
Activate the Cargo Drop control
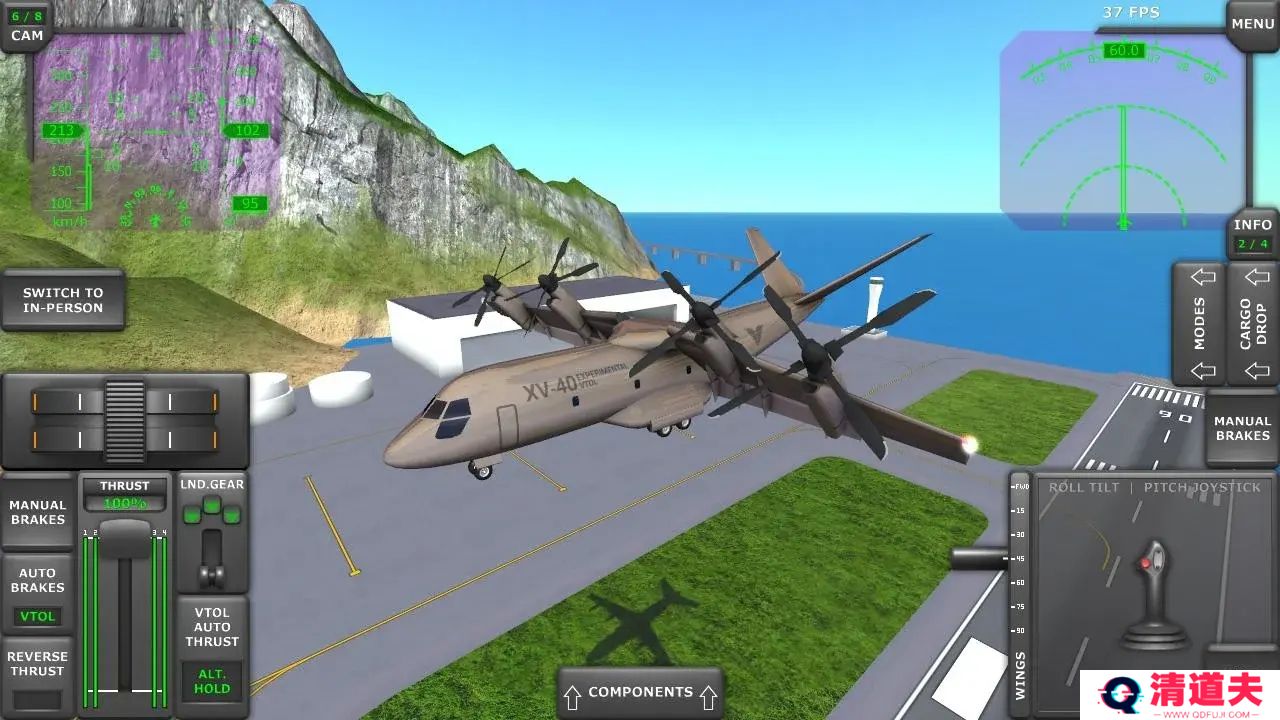(1253, 323)
